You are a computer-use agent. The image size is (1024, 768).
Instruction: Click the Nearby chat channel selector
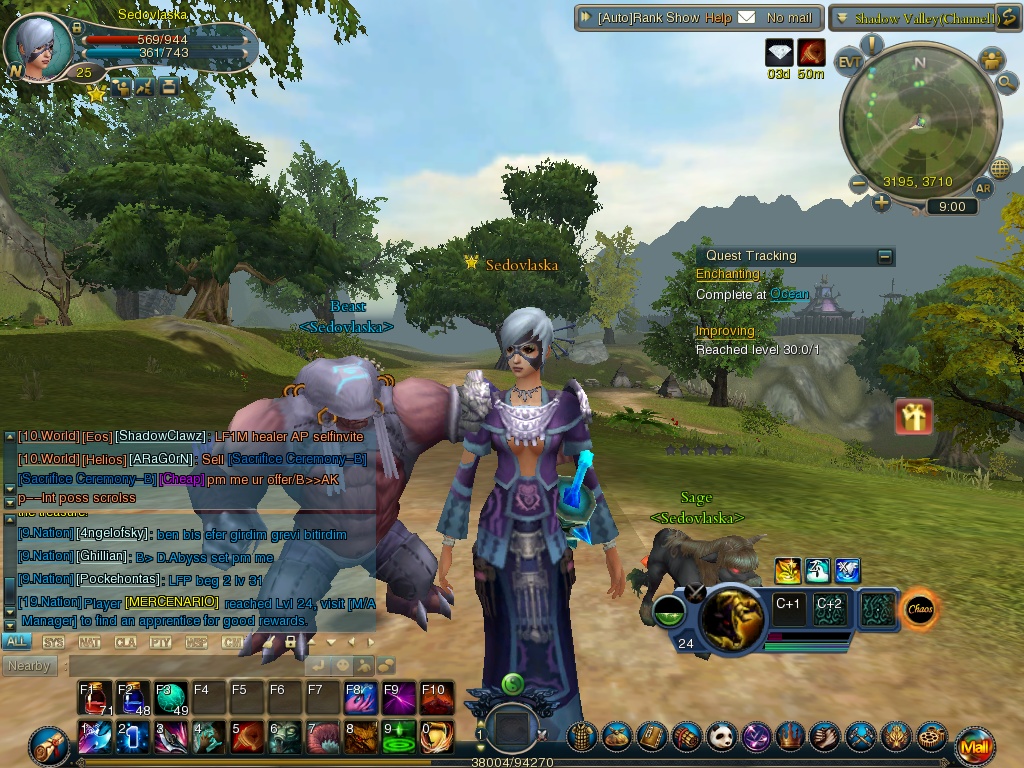tap(29, 666)
